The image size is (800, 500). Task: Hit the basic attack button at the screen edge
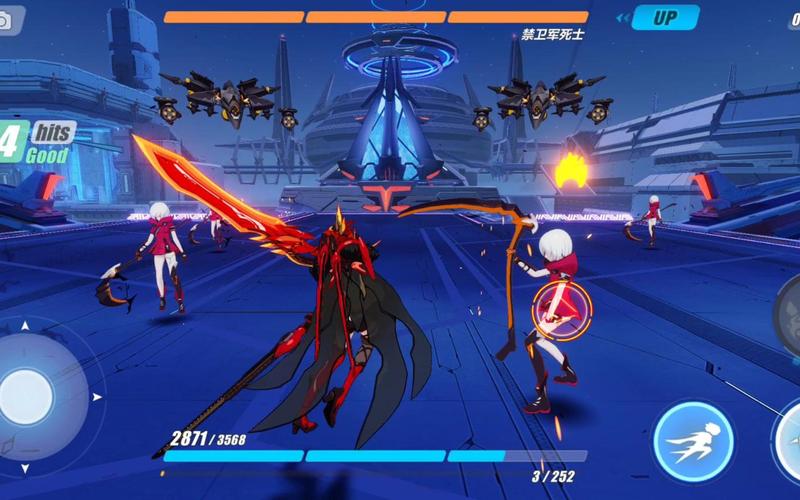[x=790, y=442]
